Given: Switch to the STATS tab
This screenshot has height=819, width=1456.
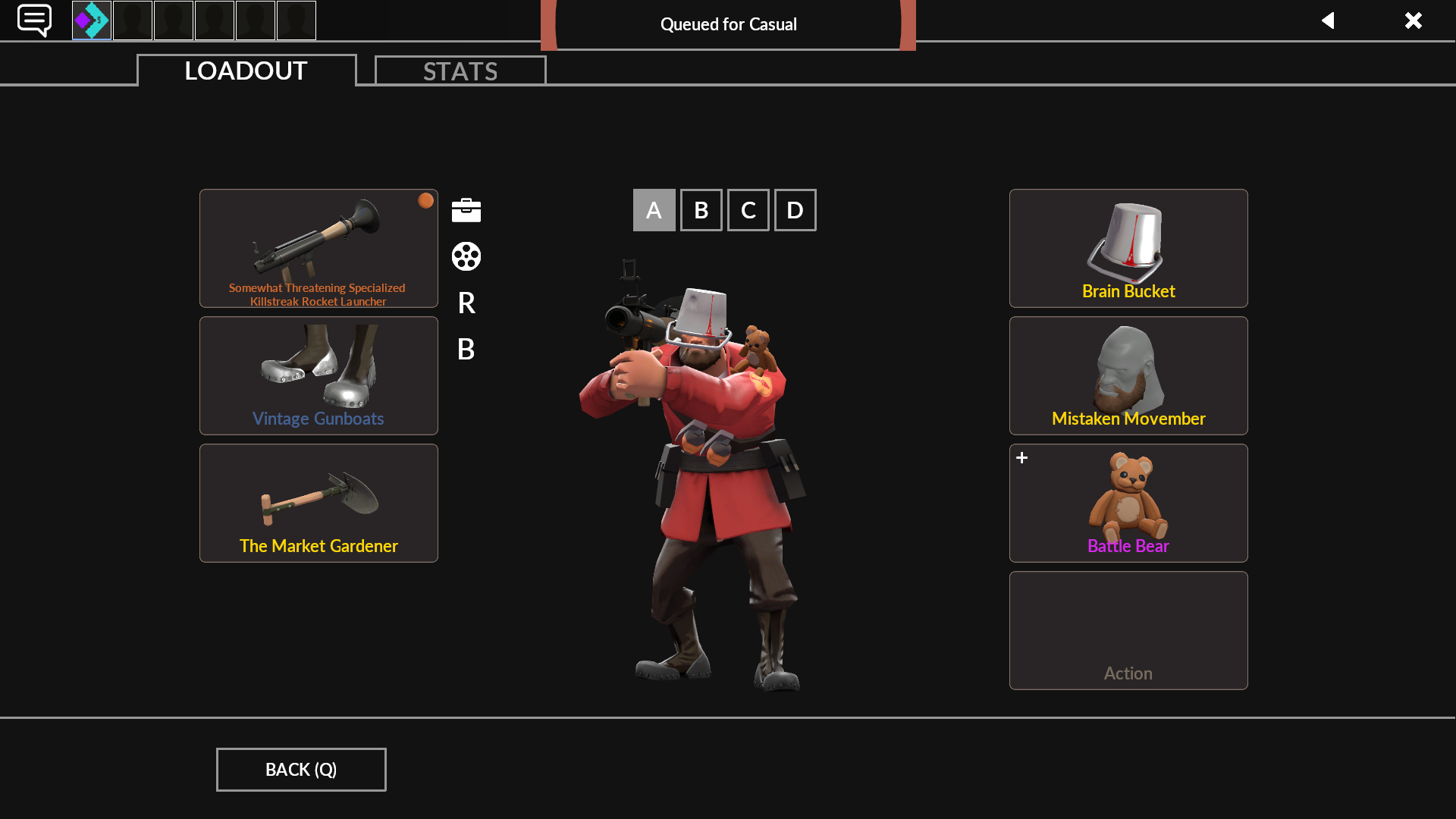Looking at the screenshot, I should pos(460,71).
